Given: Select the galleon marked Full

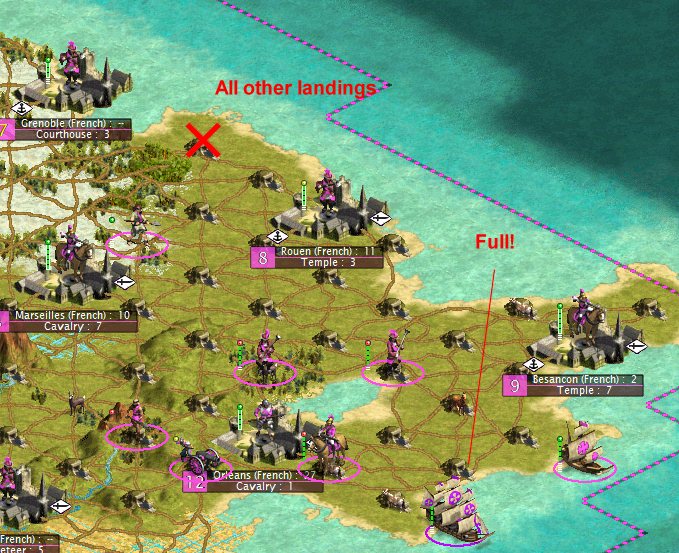Looking at the screenshot, I should click(x=454, y=506).
